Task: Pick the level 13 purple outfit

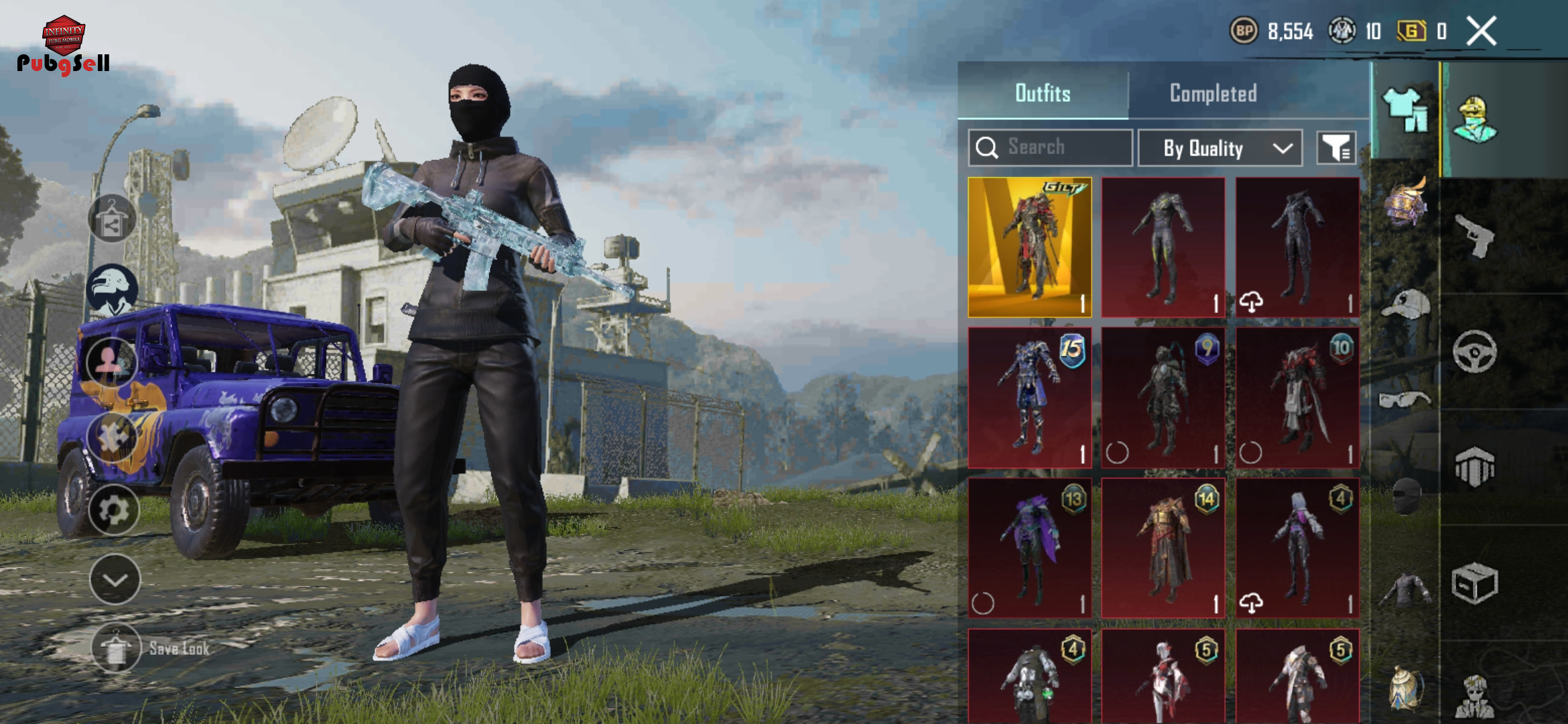Action: [x=1029, y=548]
